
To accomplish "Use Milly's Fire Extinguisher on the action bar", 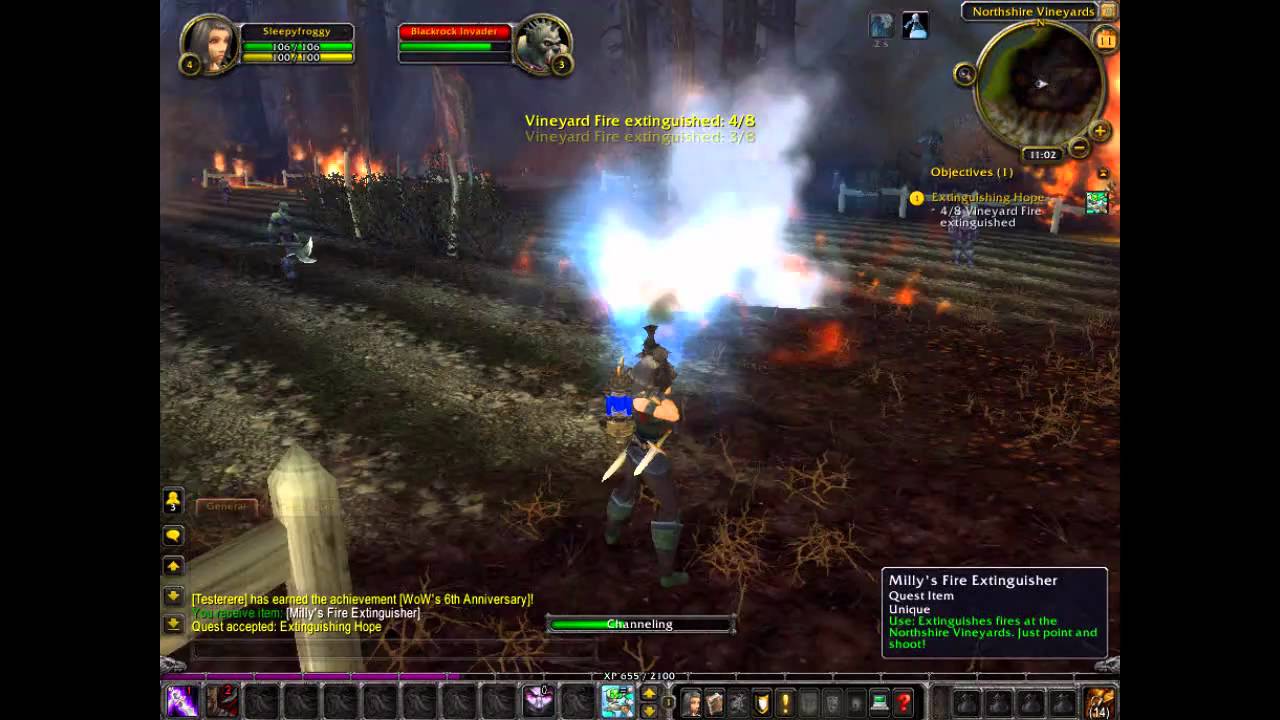I will 617,701.
